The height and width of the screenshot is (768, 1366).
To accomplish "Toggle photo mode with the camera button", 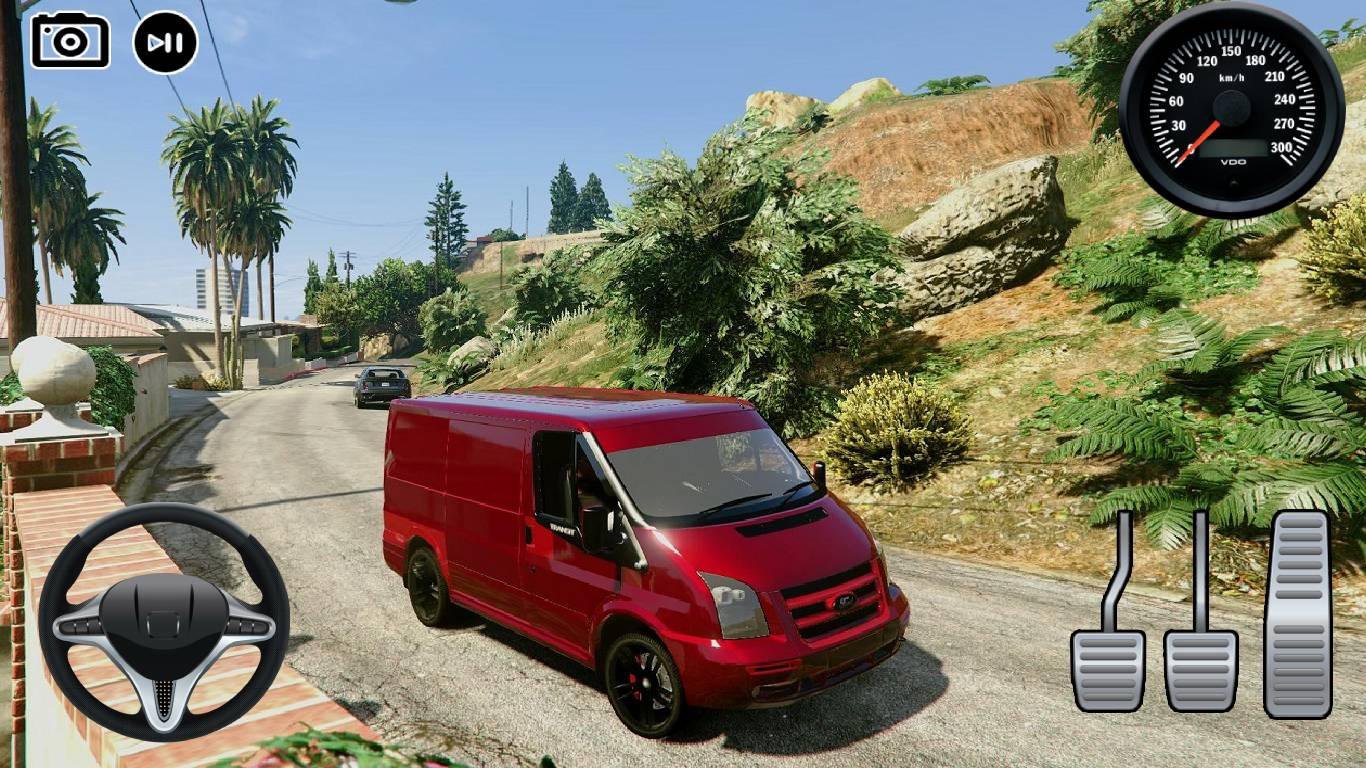I will pyautogui.click(x=69, y=41).
